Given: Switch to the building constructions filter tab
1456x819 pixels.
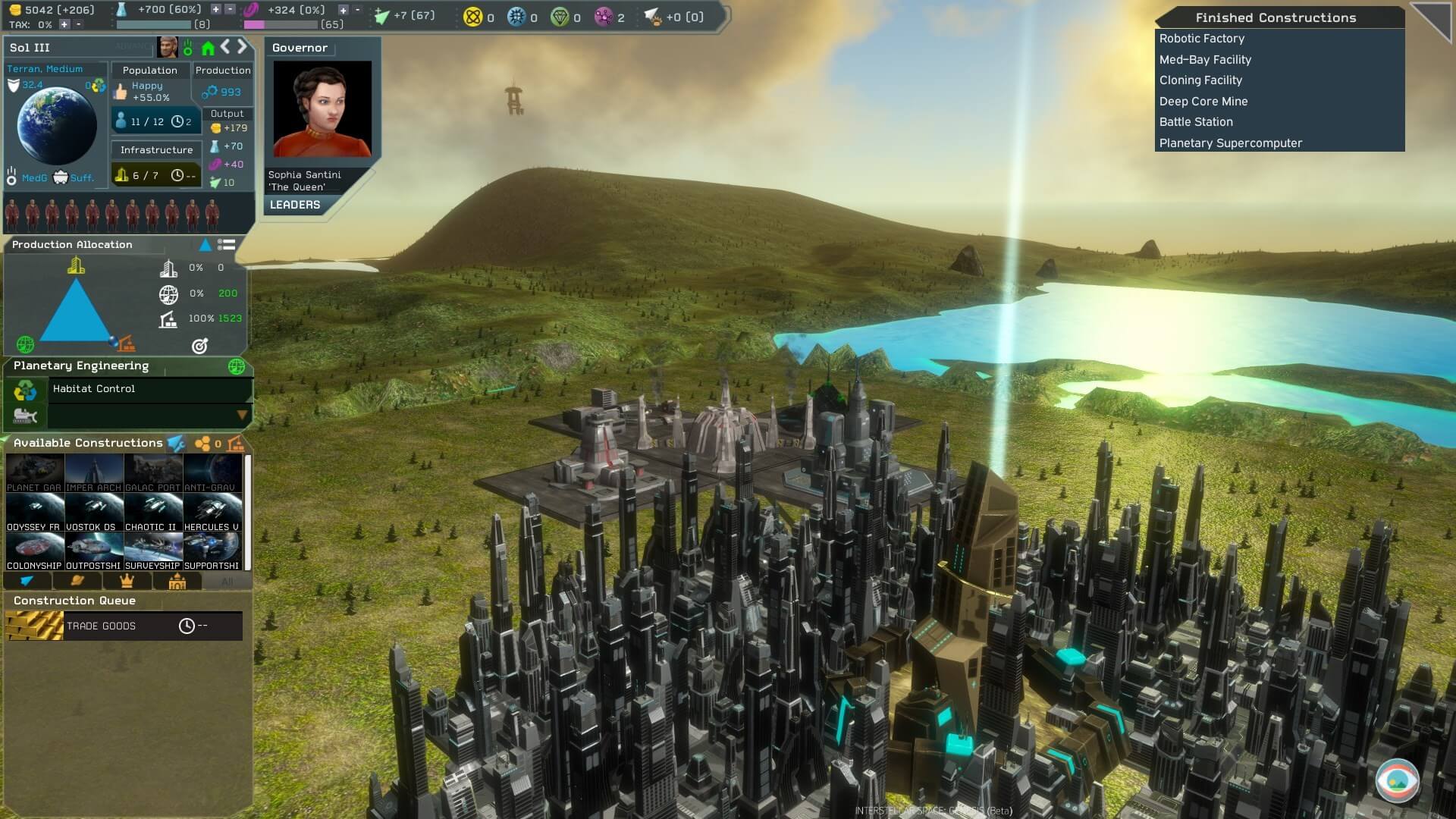Looking at the screenshot, I should [177, 581].
